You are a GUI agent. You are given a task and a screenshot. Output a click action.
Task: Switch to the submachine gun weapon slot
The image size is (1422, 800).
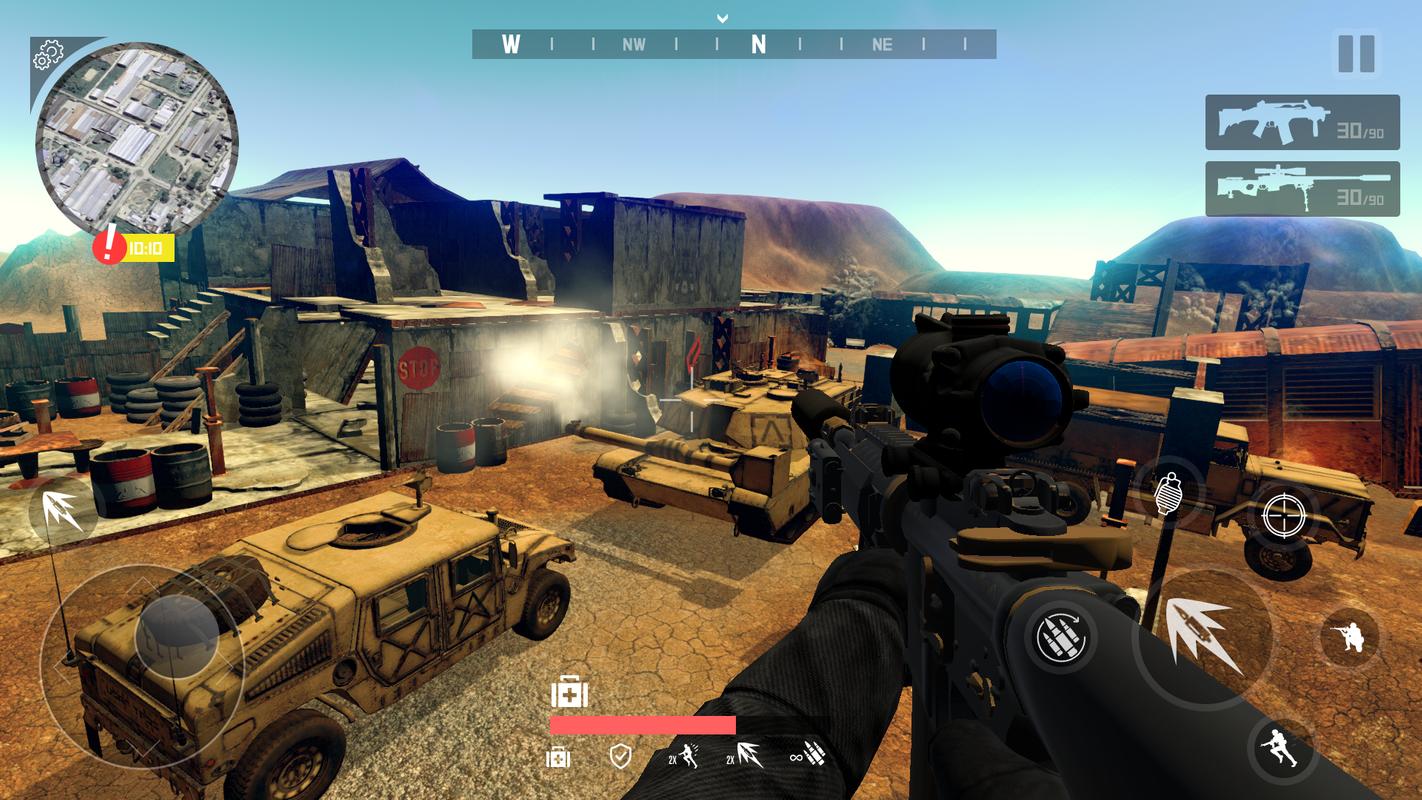click(x=1301, y=122)
